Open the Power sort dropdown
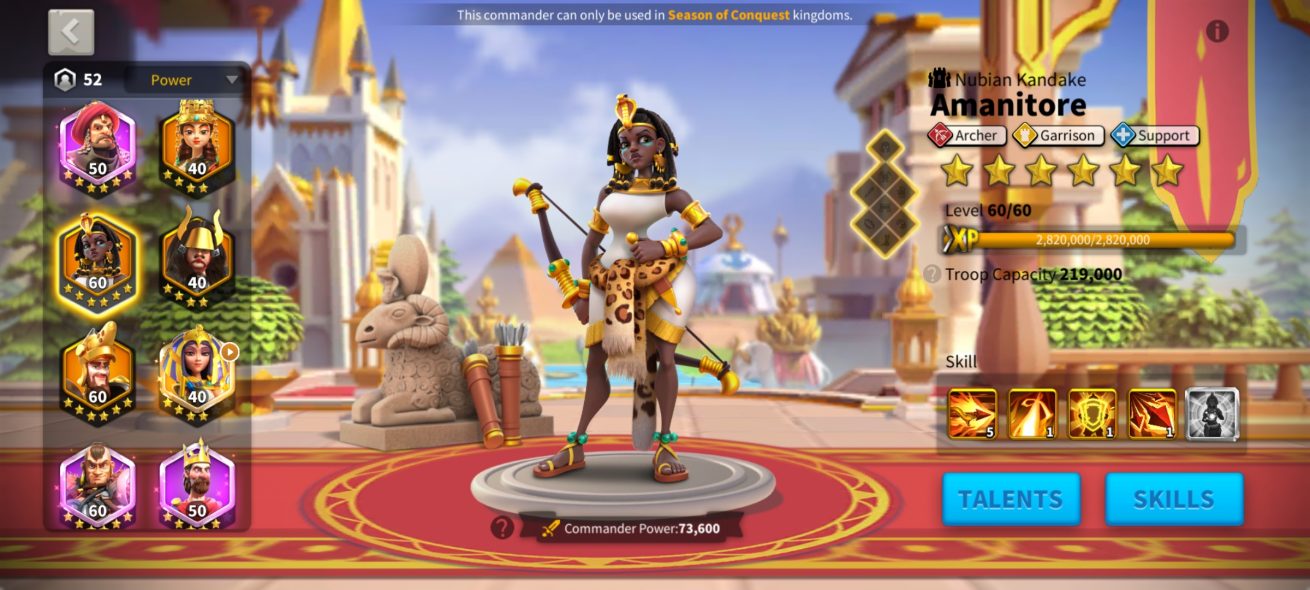Screen dimensions: 1310x590 point(186,80)
